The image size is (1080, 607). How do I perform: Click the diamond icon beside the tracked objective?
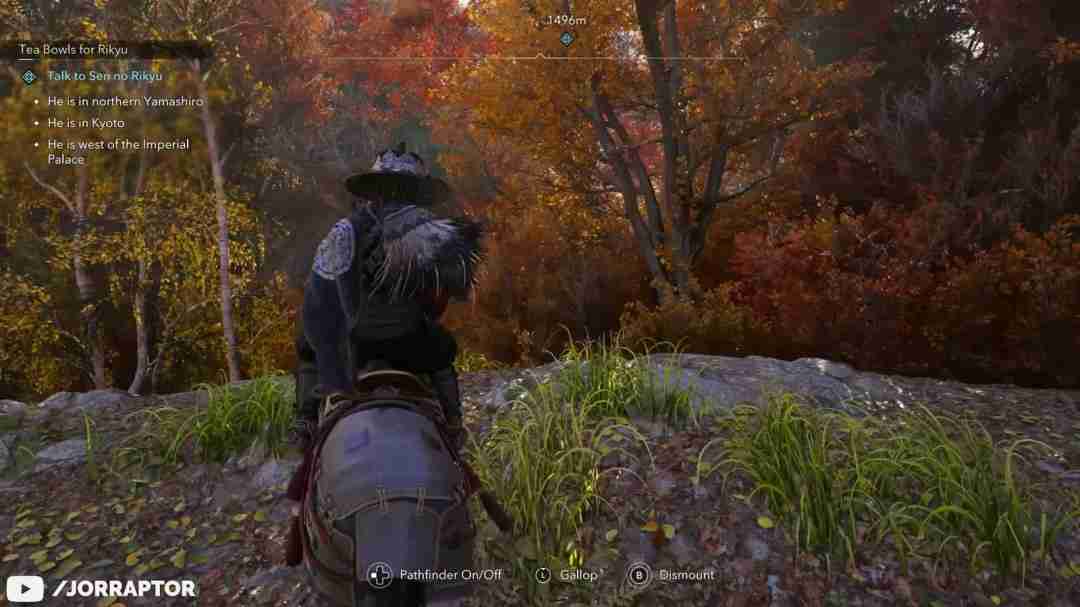29,76
